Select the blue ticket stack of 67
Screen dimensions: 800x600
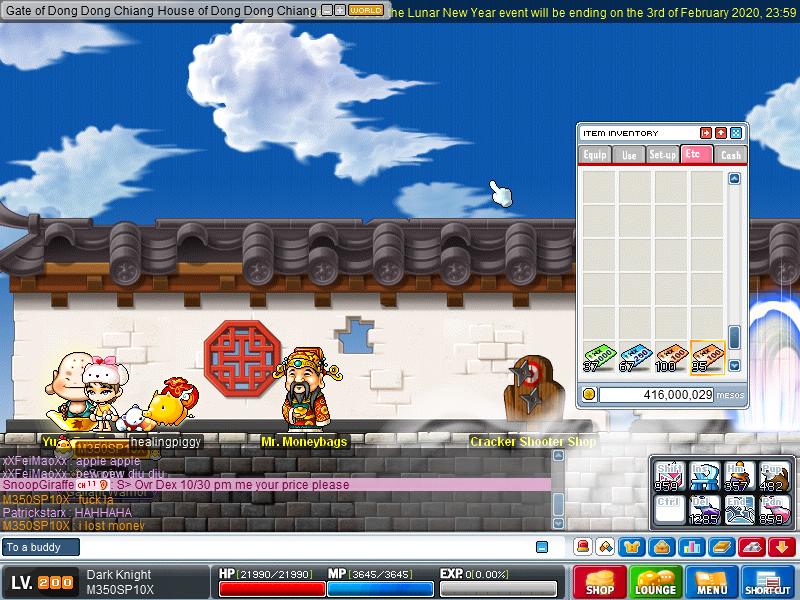tap(635, 357)
